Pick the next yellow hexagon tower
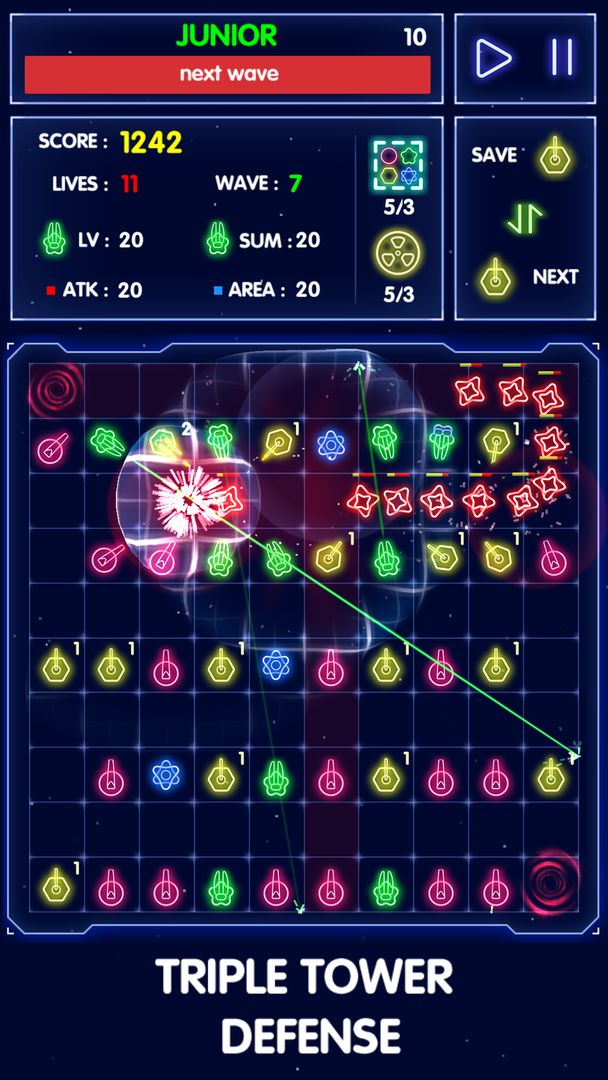Viewport: 608px width, 1080px height. click(496, 277)
